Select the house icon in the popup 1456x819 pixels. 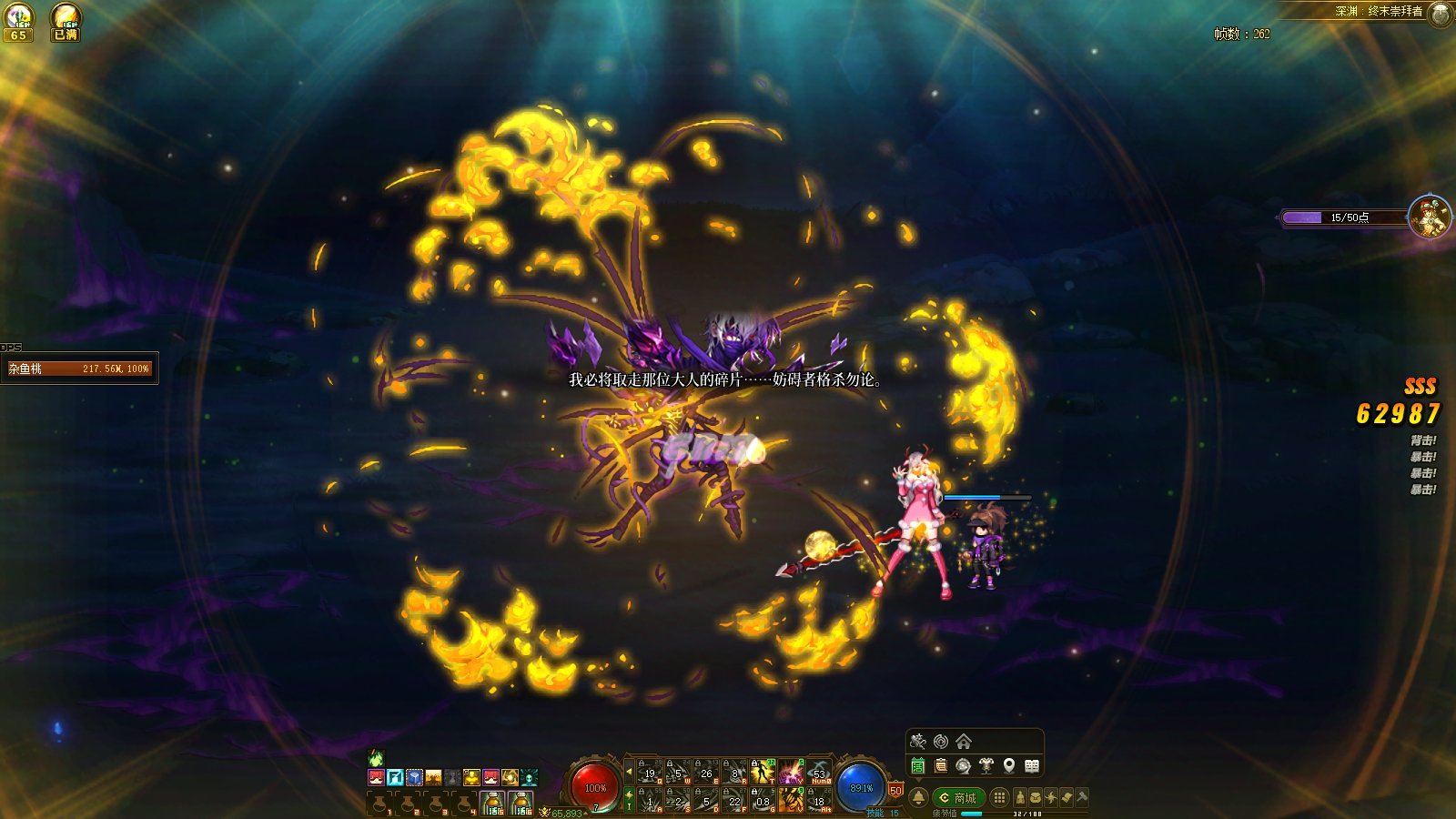(964, 742)
